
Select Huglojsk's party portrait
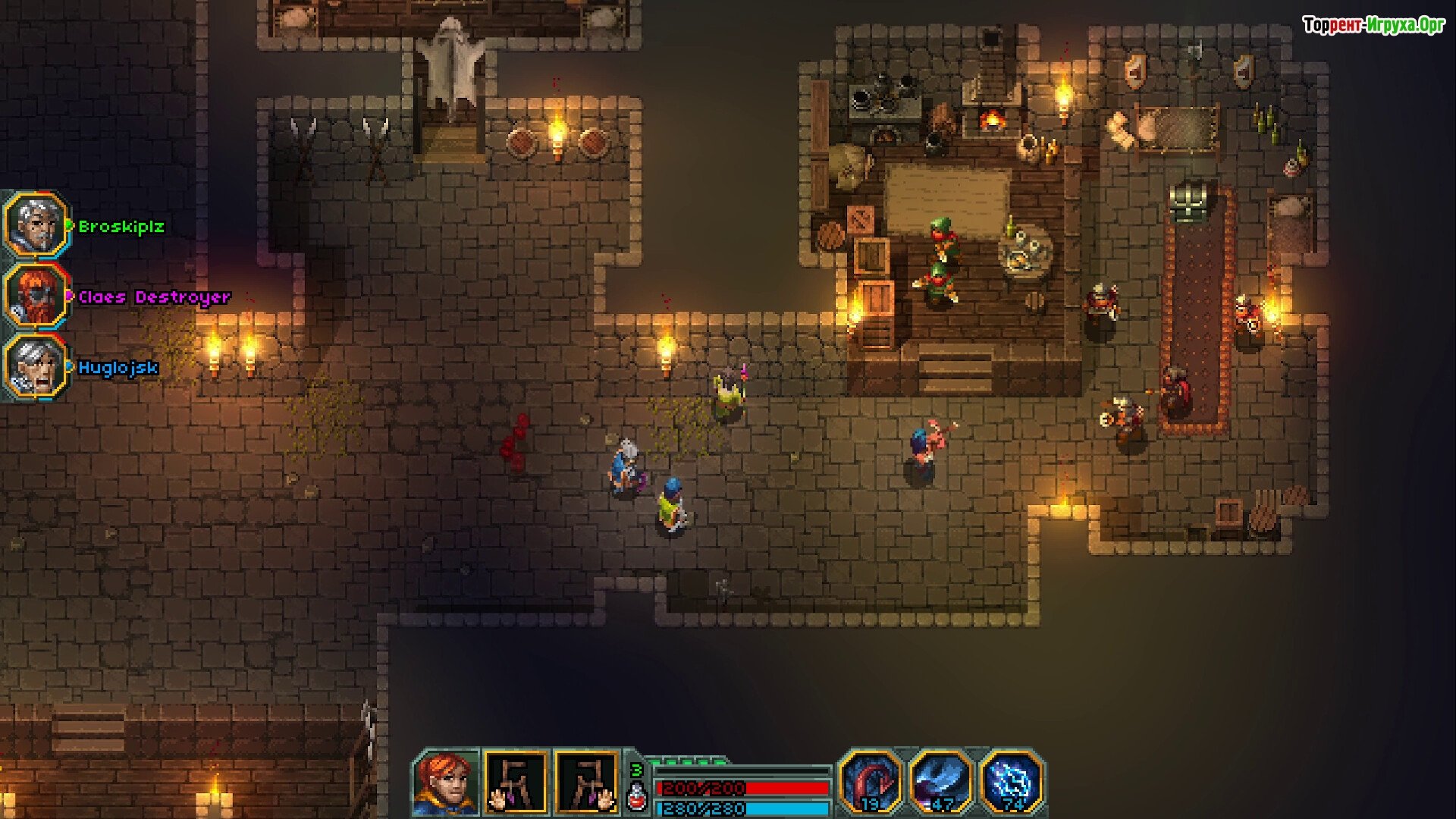pyautogui.click(x=36, y=368)
